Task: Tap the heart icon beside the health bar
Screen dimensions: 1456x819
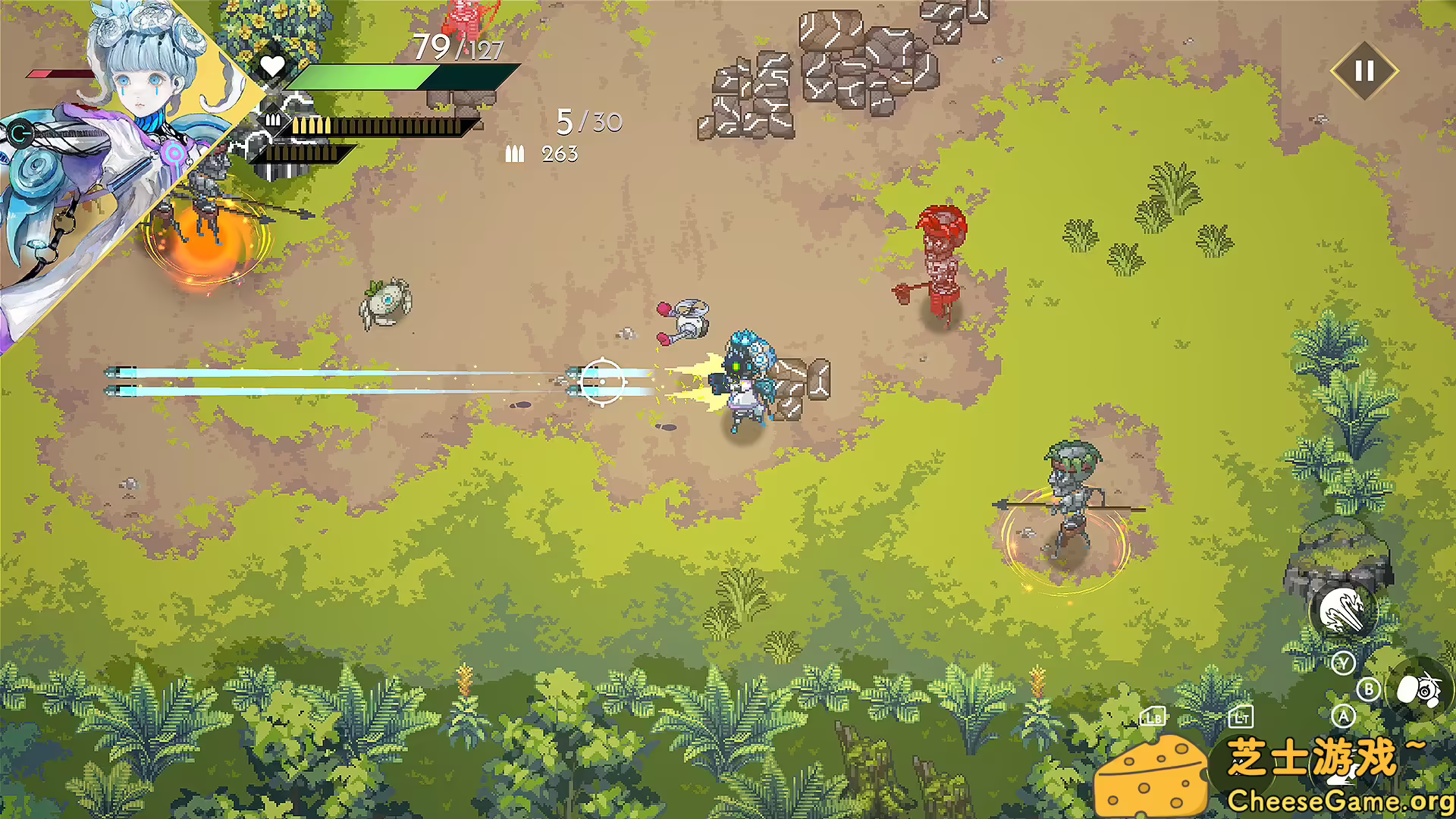Action: coord(272,66)
